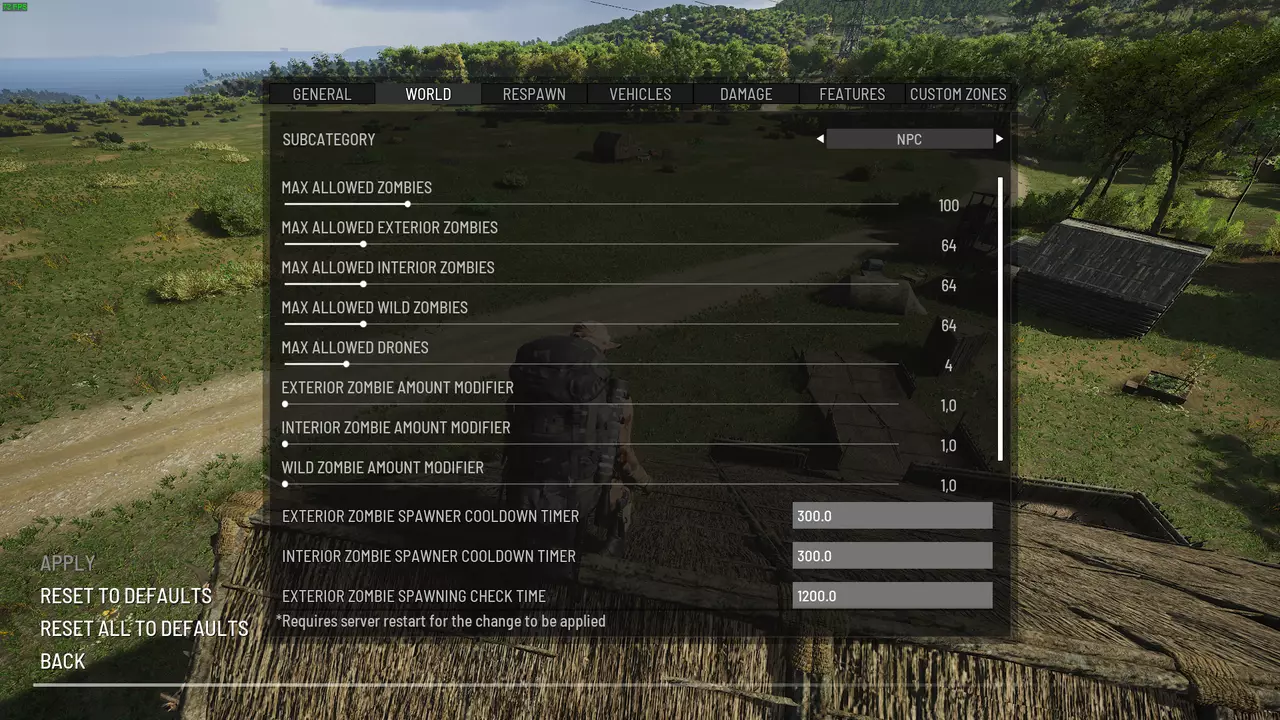Click the subcategory right arrow
Image resolution: width=1280 pixels, height=720 pixels.
[999, 139]
